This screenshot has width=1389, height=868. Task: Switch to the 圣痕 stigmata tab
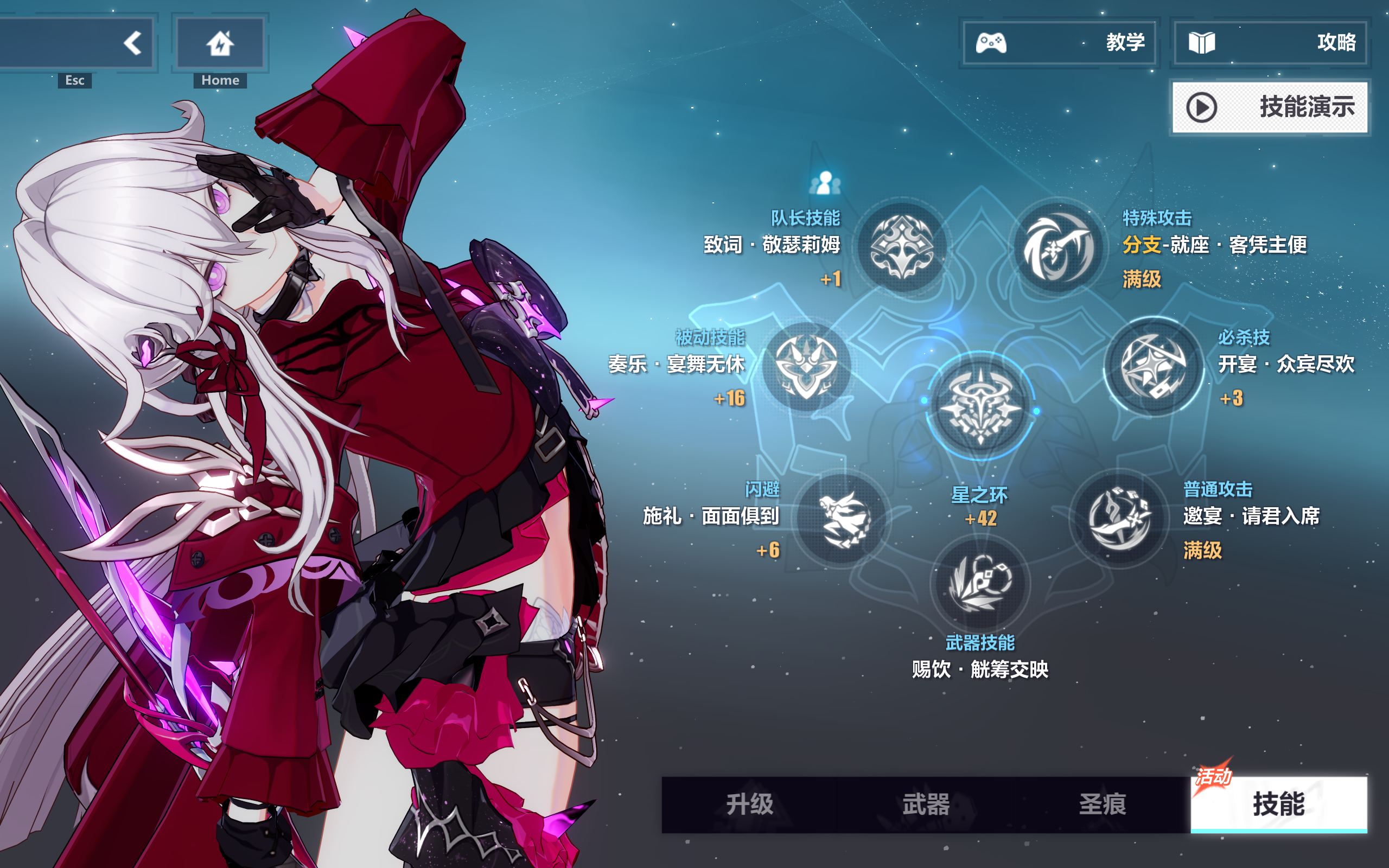coord(1102,805)
